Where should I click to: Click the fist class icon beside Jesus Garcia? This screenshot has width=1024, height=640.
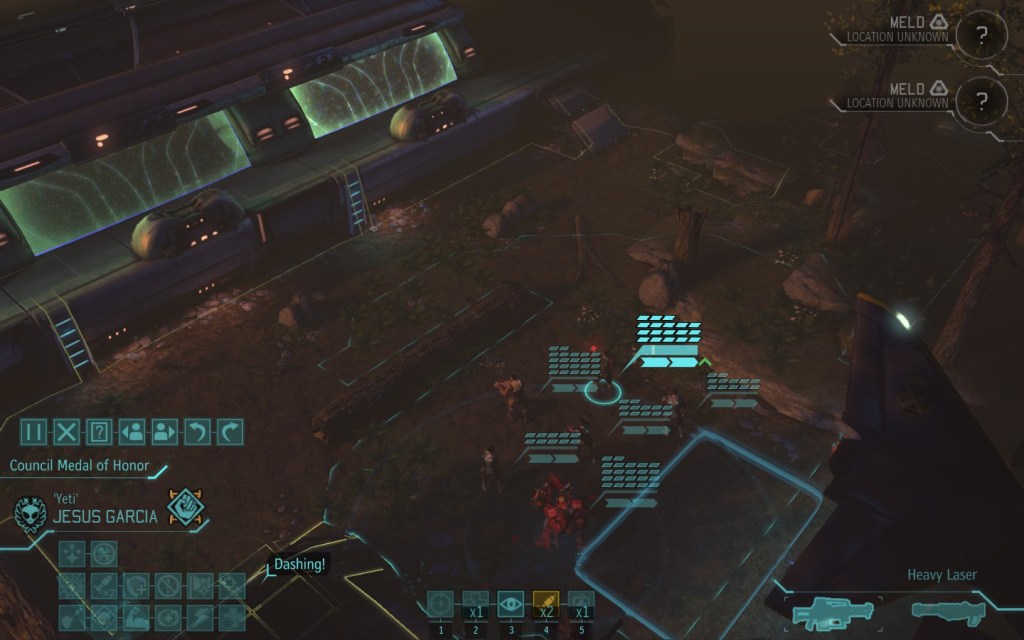coord(187,508)
